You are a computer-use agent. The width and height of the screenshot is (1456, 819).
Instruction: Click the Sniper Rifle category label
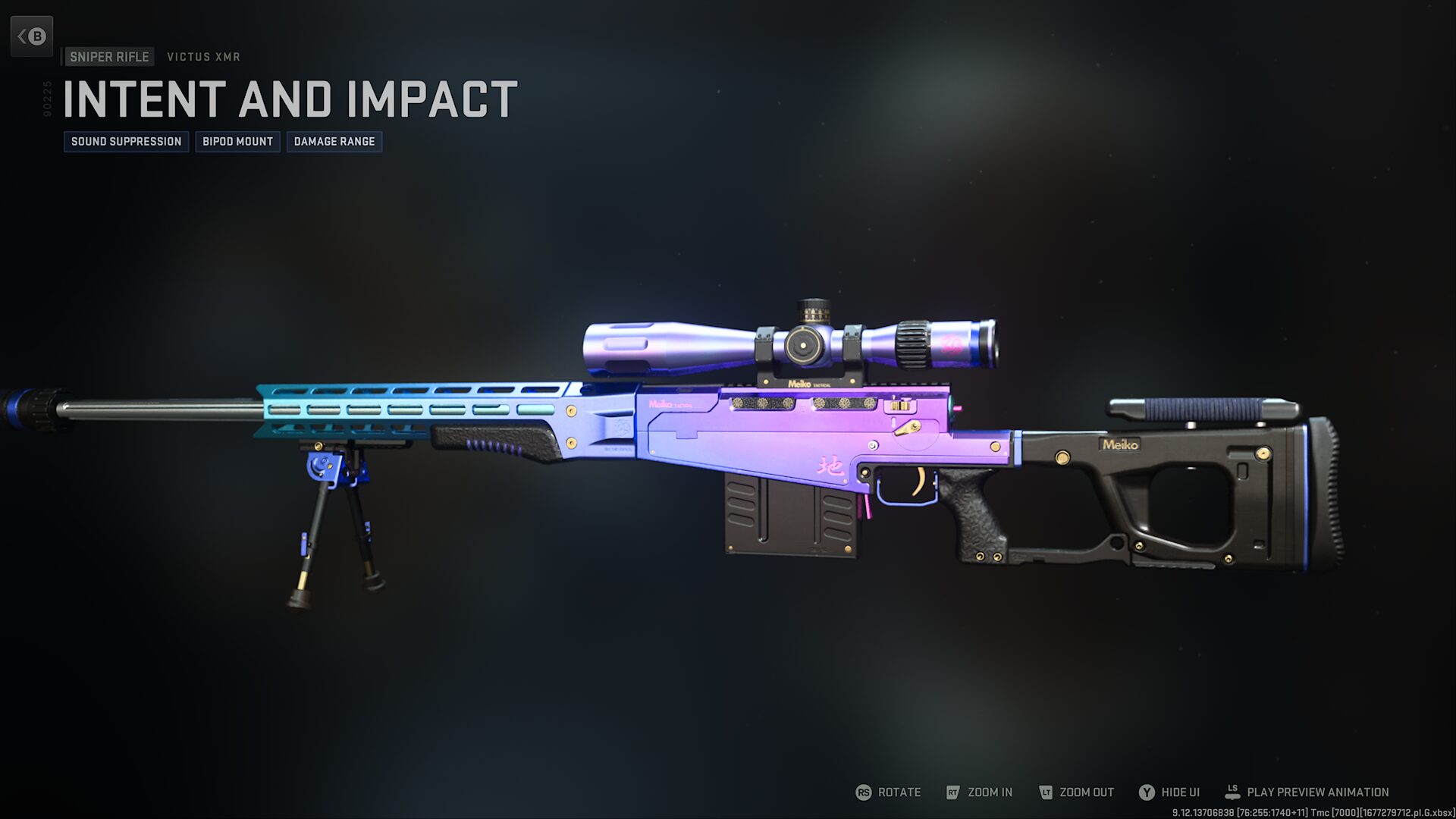tap(109, 57)
